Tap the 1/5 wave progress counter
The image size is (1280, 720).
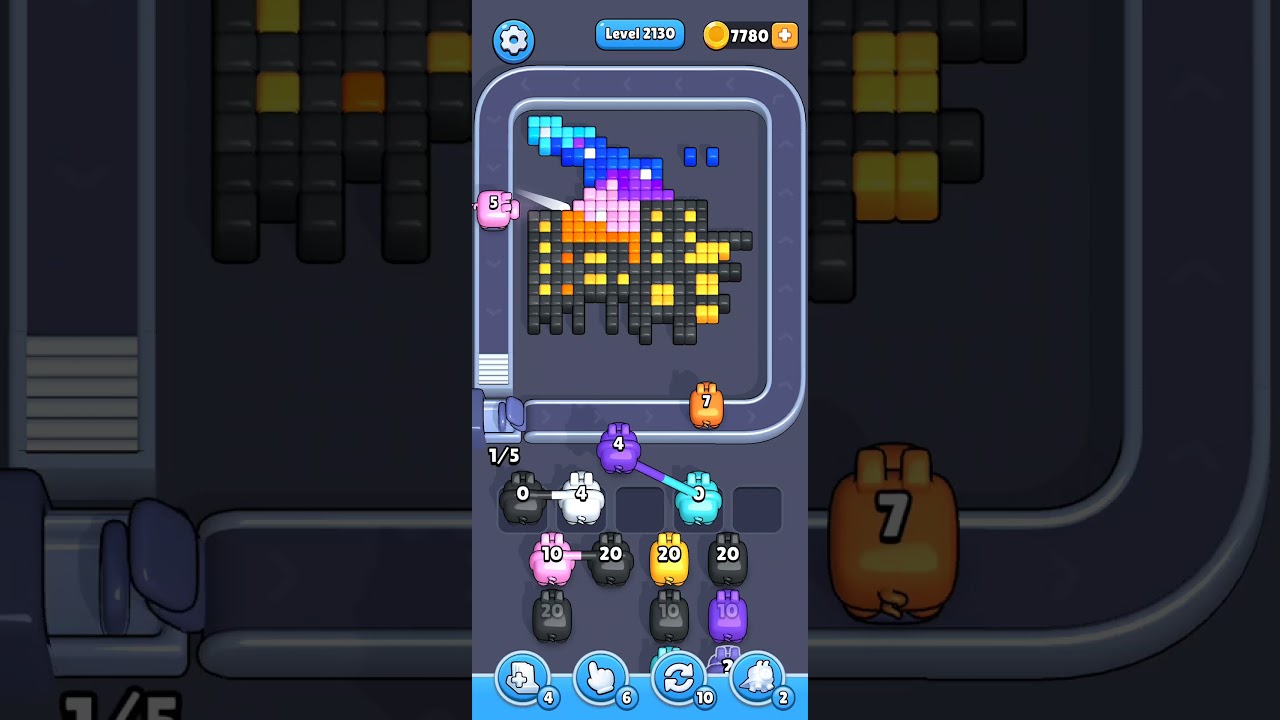coord(502,455)
